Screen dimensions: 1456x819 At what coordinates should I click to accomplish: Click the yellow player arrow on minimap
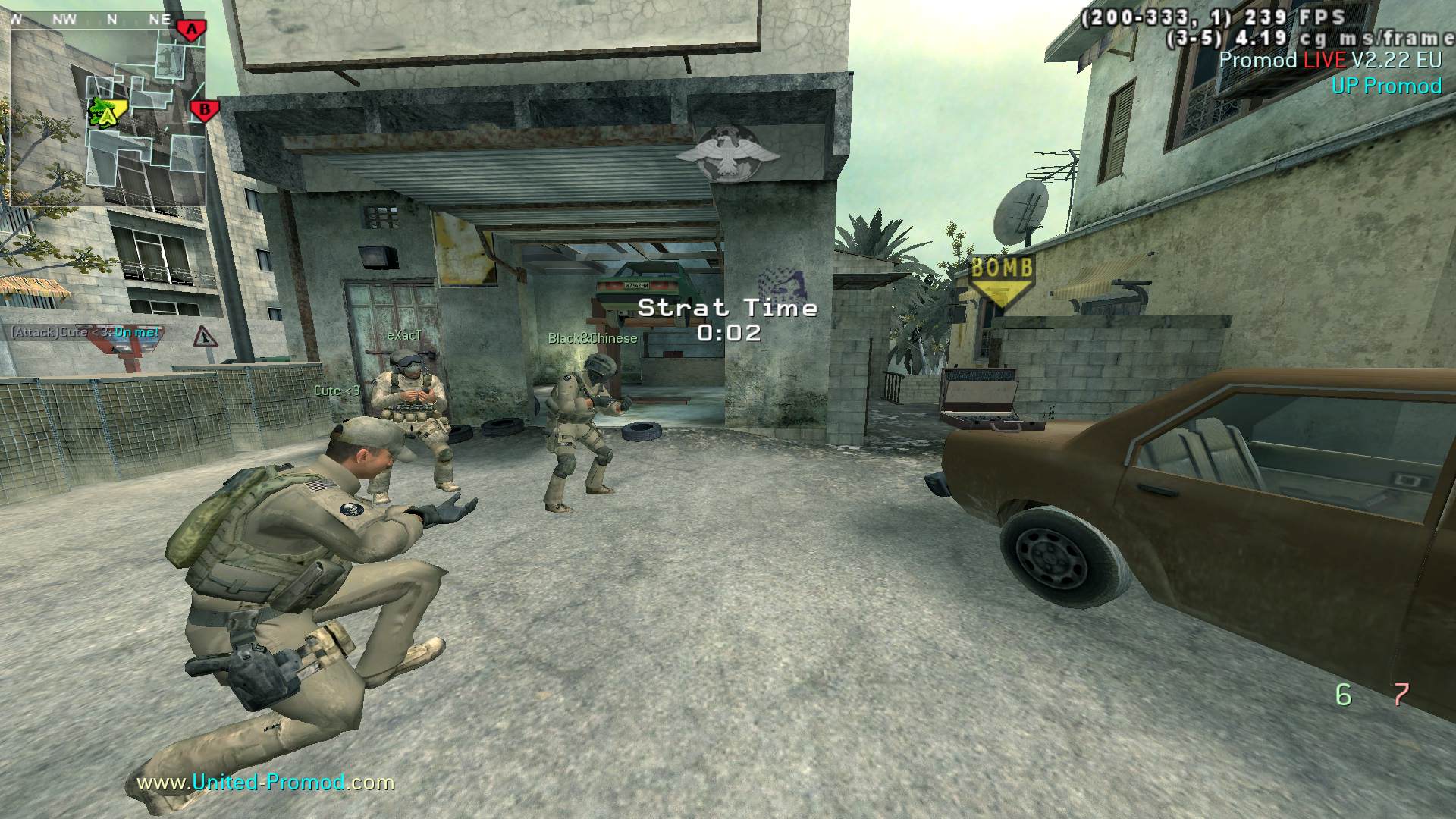click(x=107, y=113)
